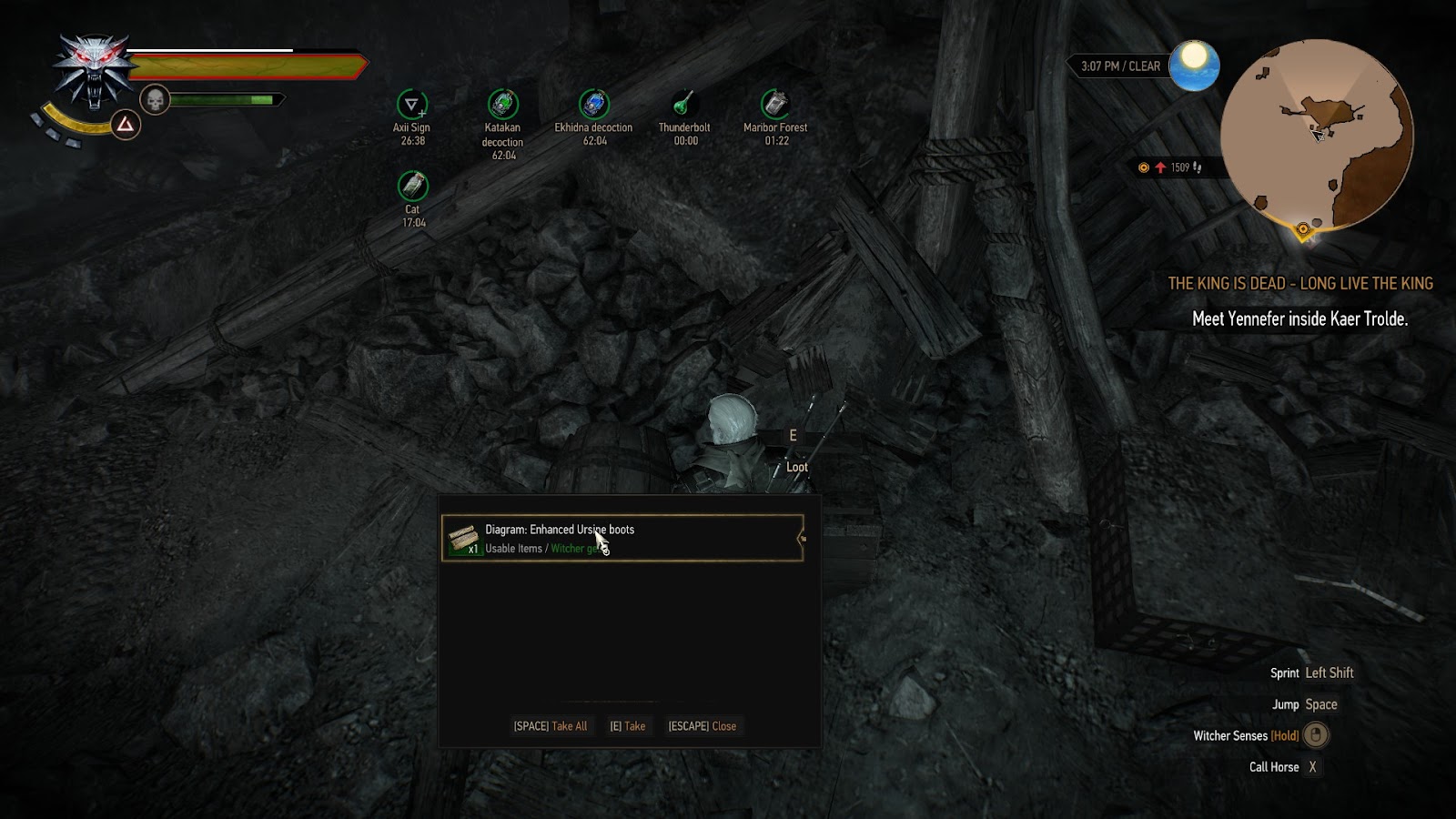Image resolution: width=1456 pixels, height=819 pixels.
Task: Inspect the Cat potion buff icon
Action: [x=412, y=186]
